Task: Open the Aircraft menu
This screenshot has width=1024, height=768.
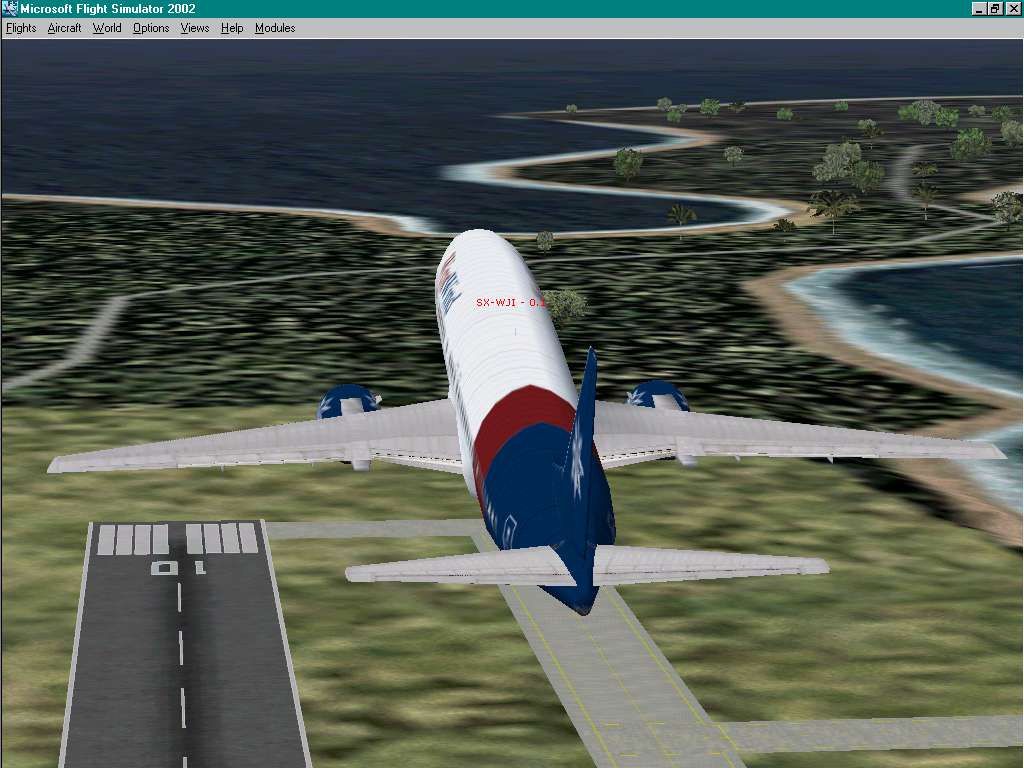Action: (64, 28)
